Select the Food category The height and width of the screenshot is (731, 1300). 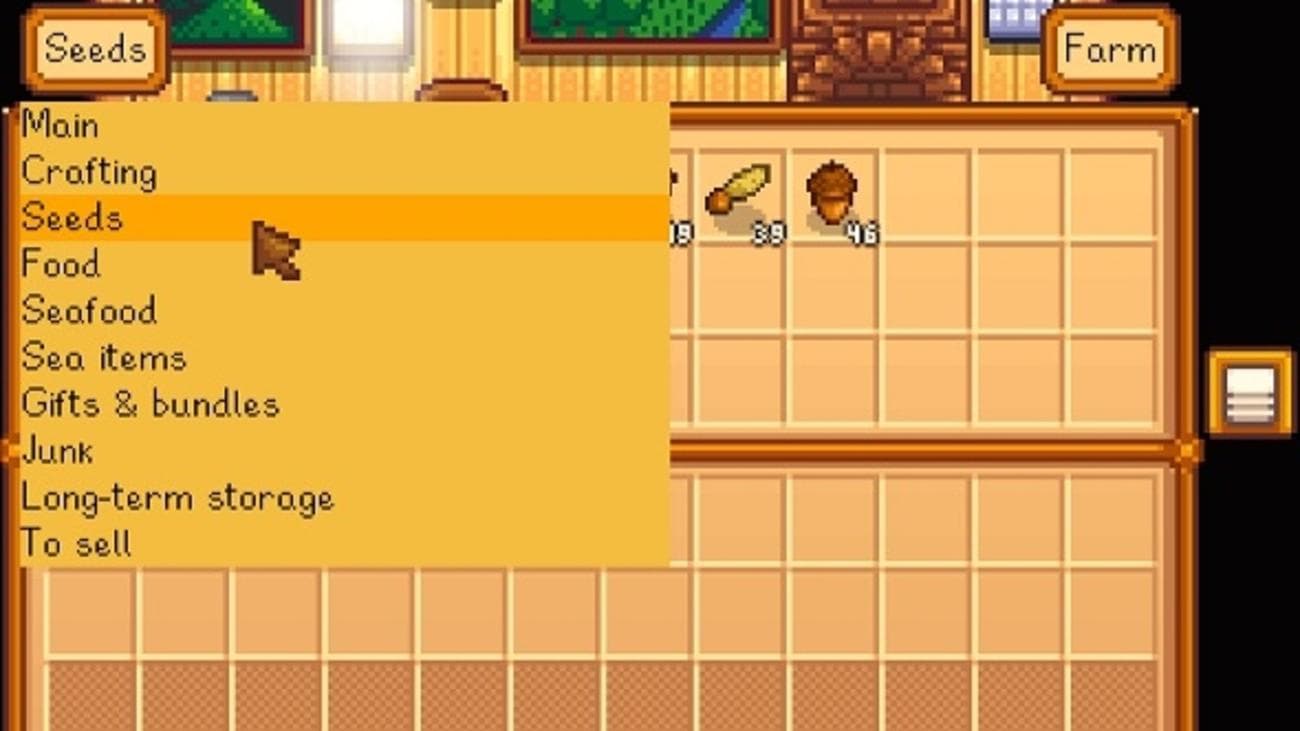click(61, 264)
